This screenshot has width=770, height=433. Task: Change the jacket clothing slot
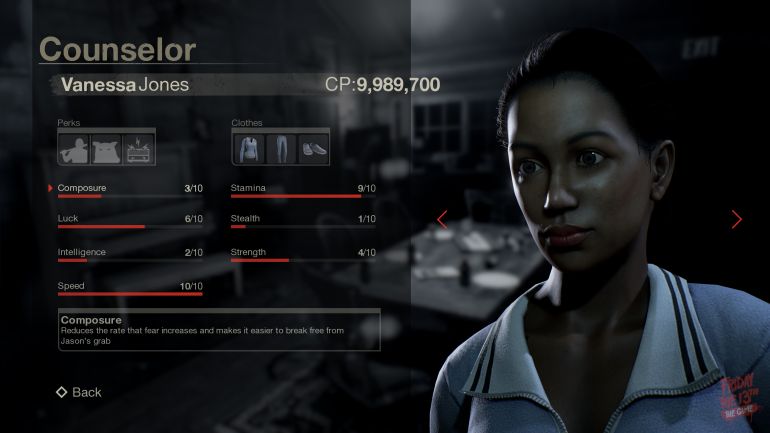pos(248,148)
